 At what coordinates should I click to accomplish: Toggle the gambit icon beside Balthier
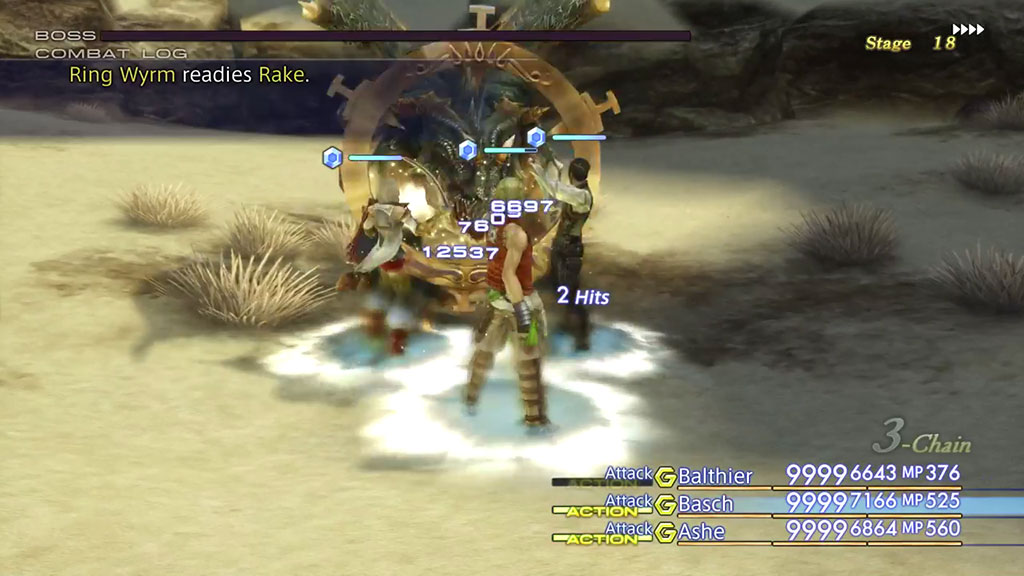(665, 476)
